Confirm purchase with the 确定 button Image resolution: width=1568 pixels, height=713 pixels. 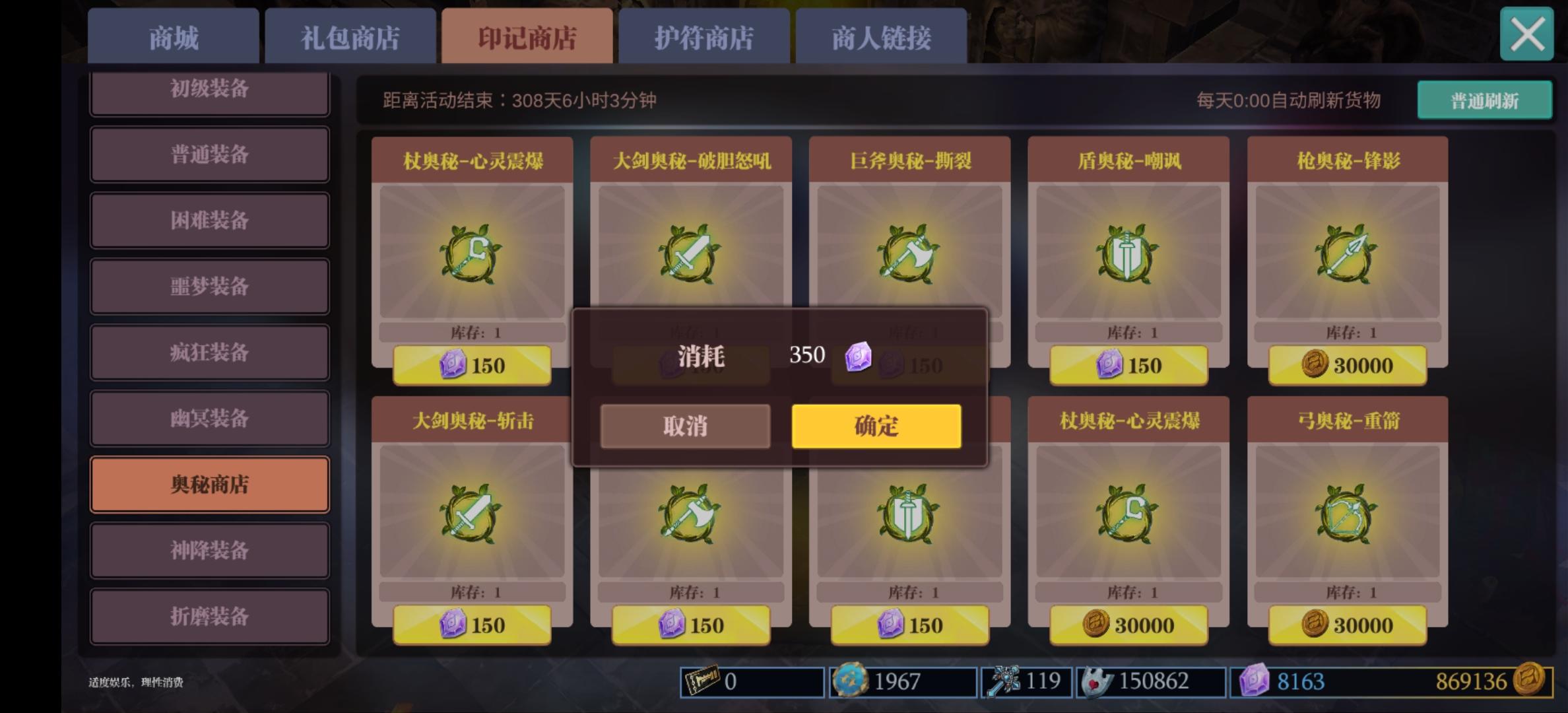point(876,426)
